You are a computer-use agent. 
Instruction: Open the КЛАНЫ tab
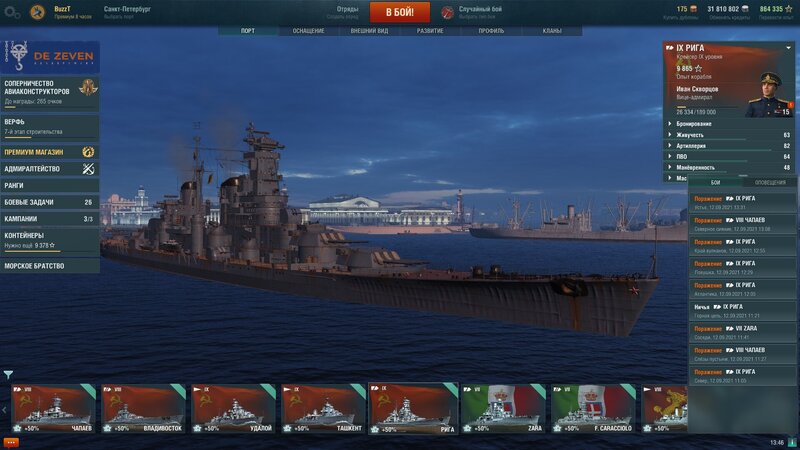[x=551, y=31]
